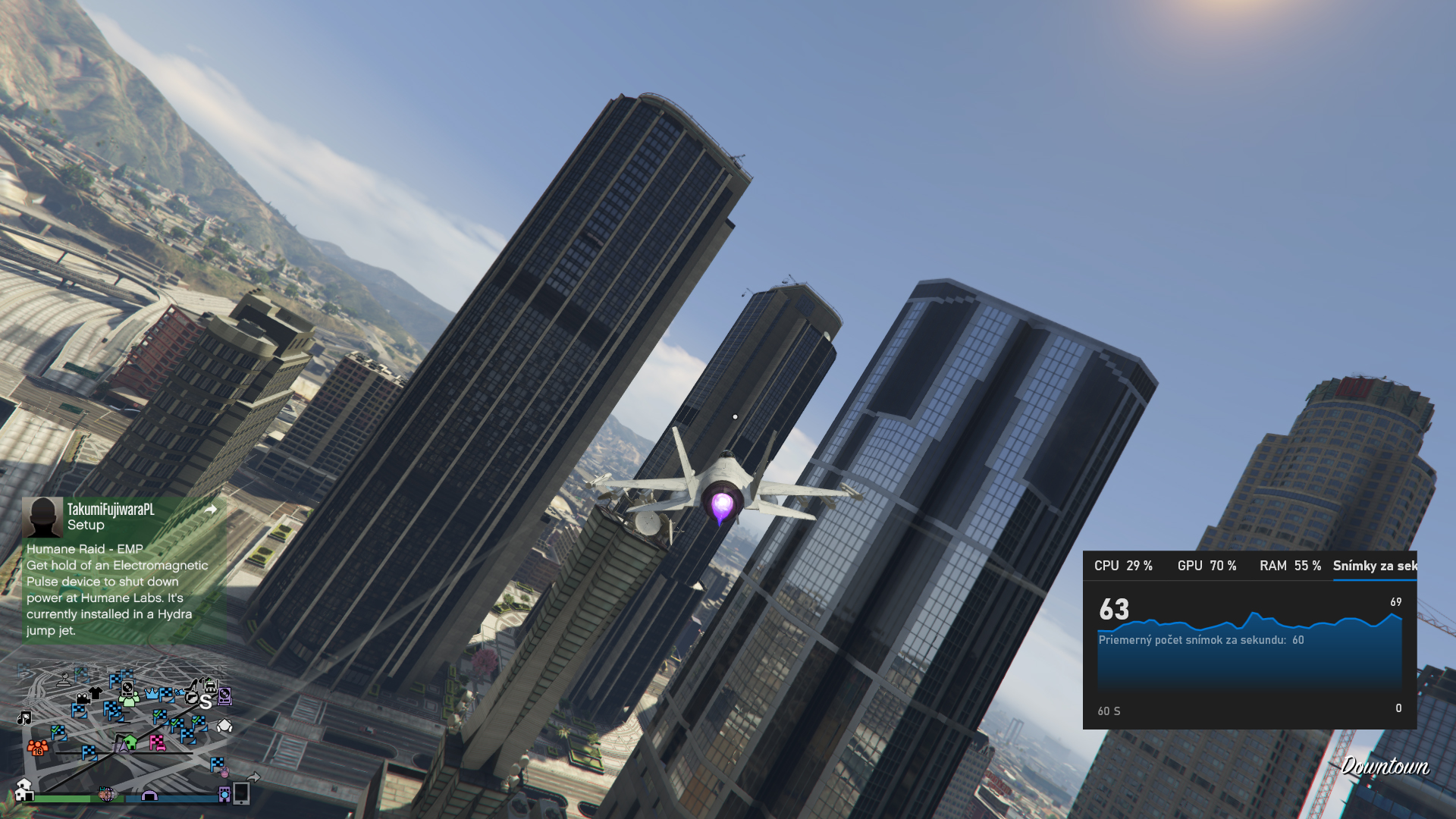Screen dimensions: 1456x819
Task: Select the purple tunnel arch marker
Action: click(x=149, y=795)
